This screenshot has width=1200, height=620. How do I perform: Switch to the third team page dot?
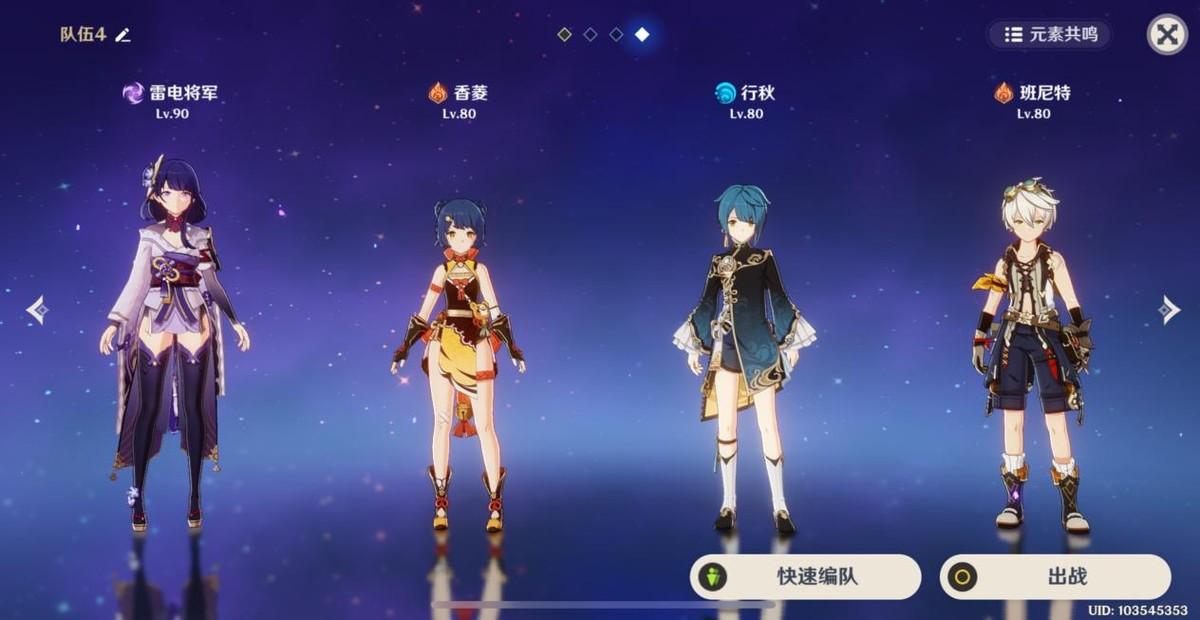point(616,35)
